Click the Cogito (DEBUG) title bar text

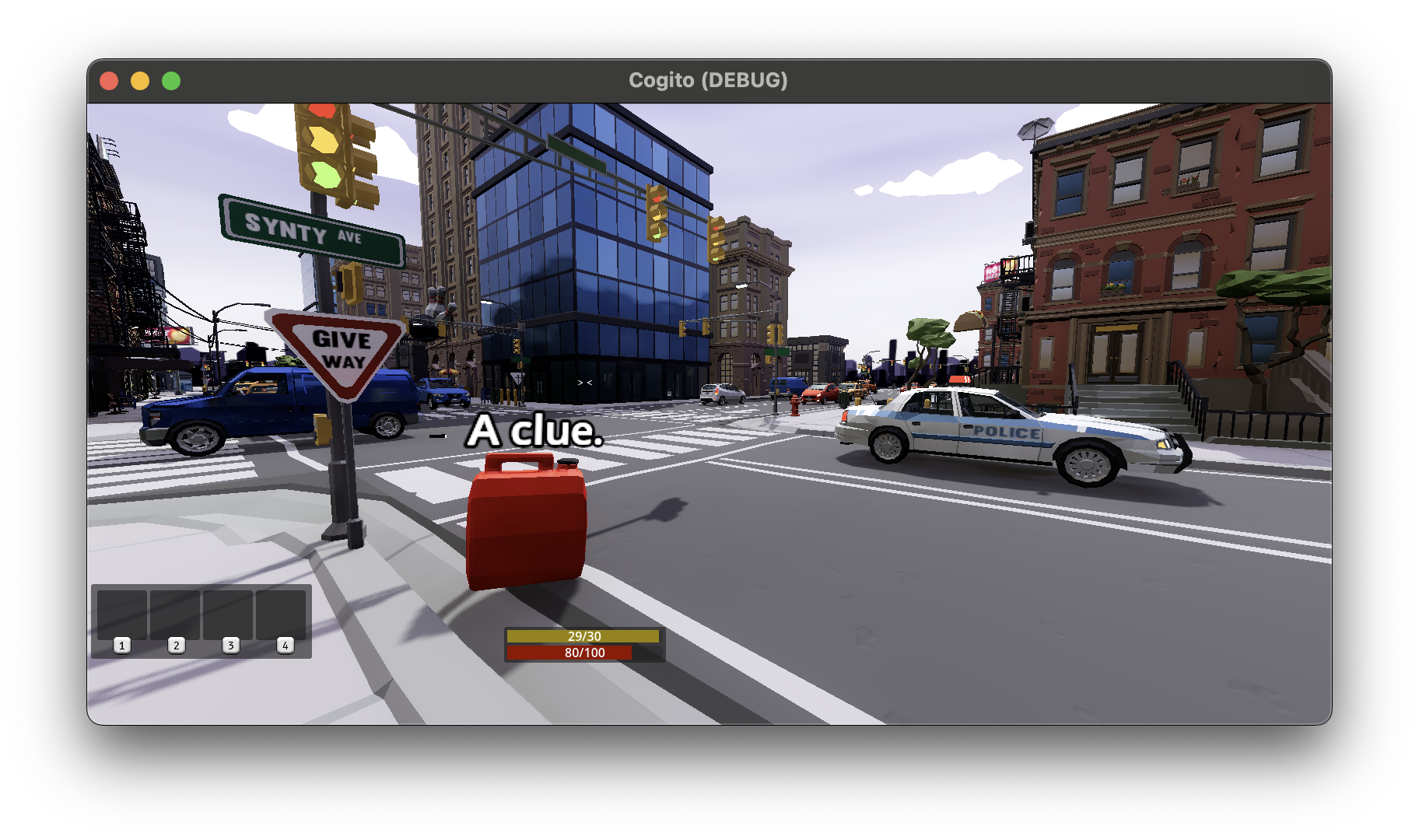click(709, 79)
